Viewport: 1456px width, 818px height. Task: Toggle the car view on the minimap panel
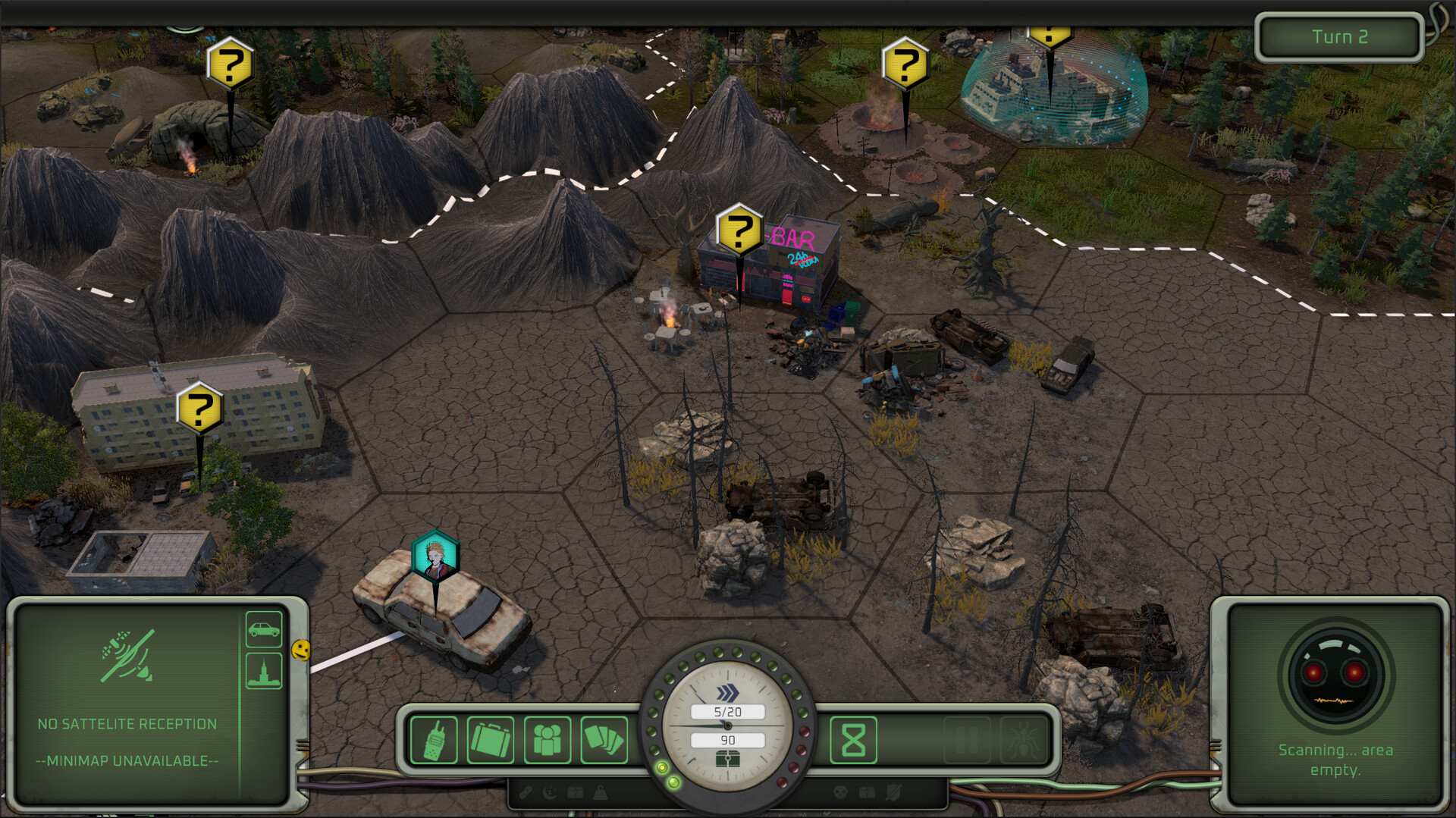point(263,628)
